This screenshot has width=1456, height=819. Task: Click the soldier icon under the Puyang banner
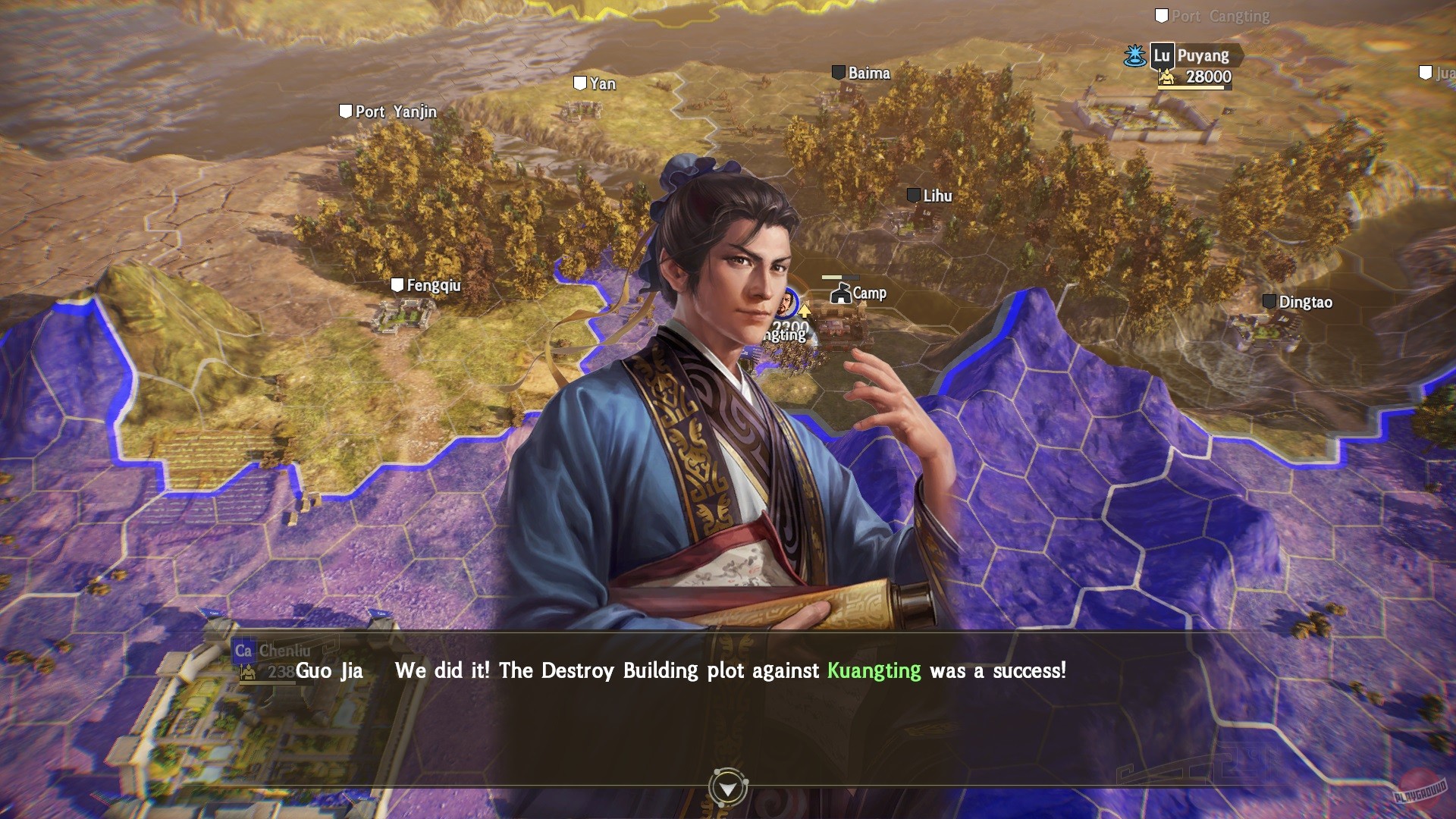(1165, 76)
